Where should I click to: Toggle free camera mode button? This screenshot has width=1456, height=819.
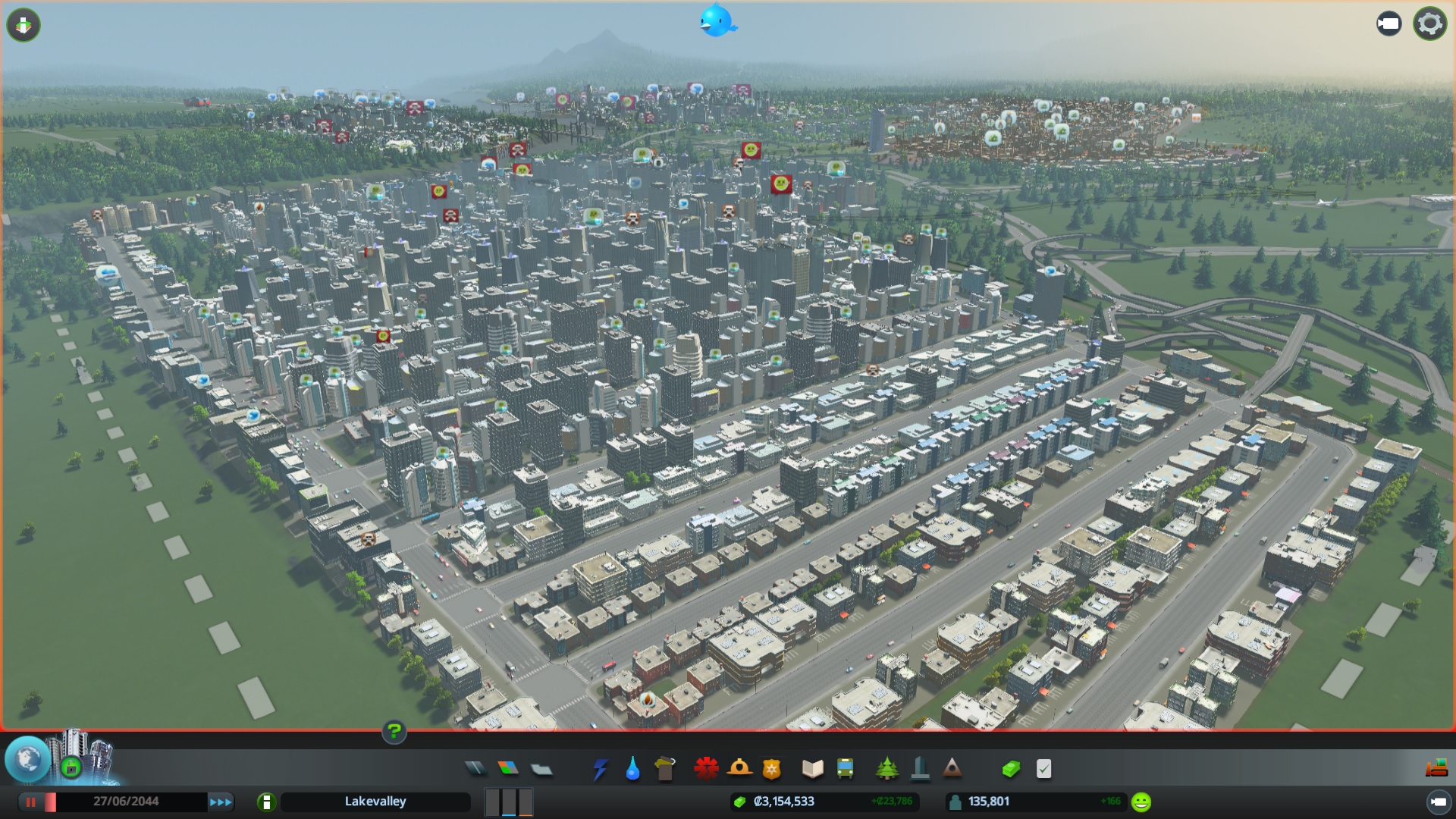pyautogui.click(x=1389, y=24)
